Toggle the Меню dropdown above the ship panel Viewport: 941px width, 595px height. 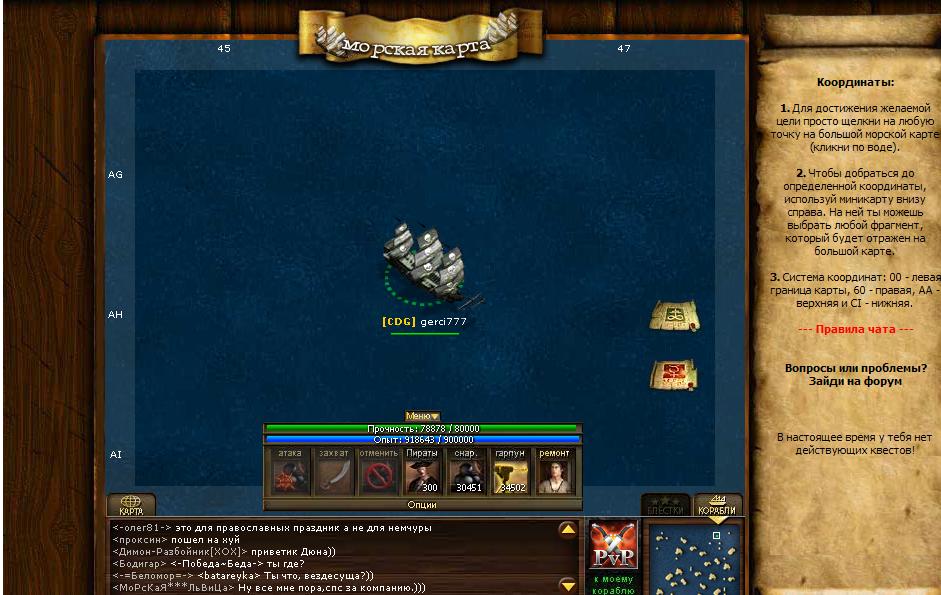[422, 416]
